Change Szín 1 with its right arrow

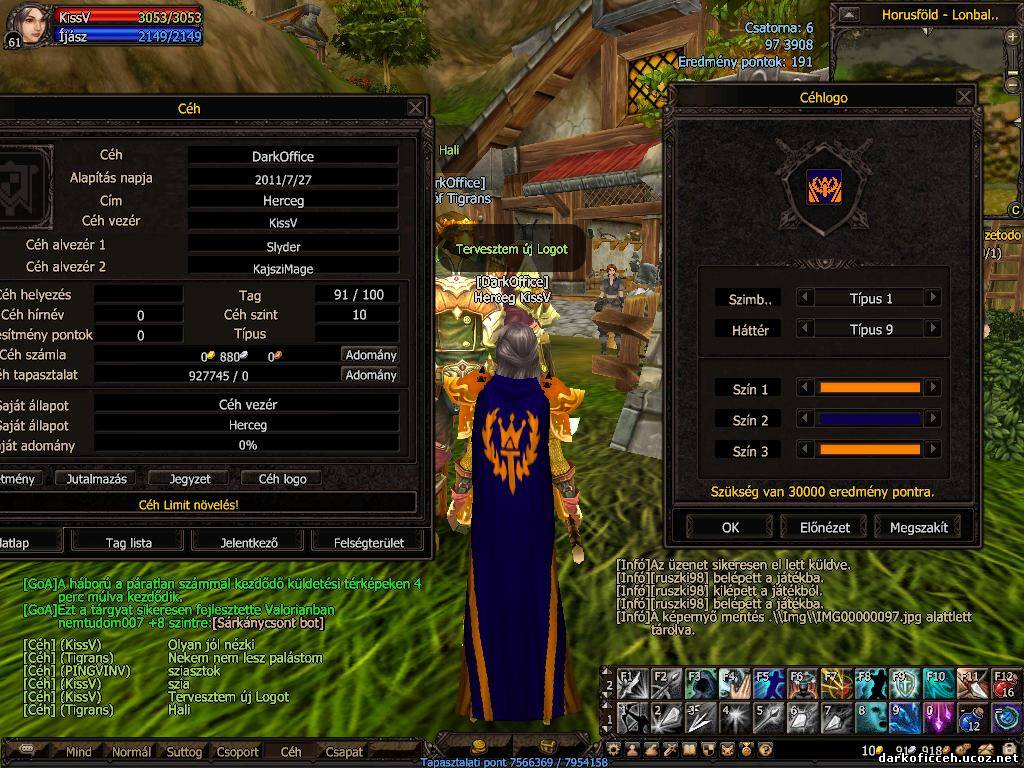click(x=932, y=388)
